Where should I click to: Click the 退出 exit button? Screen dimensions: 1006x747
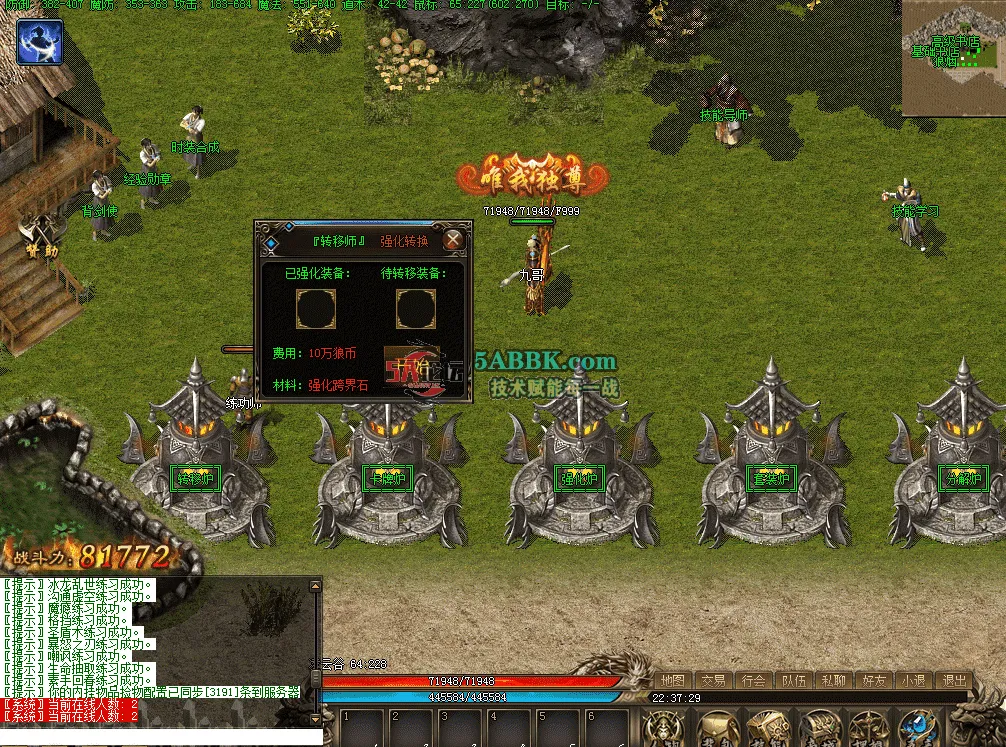pyautogui.click(x=953, y=681)
